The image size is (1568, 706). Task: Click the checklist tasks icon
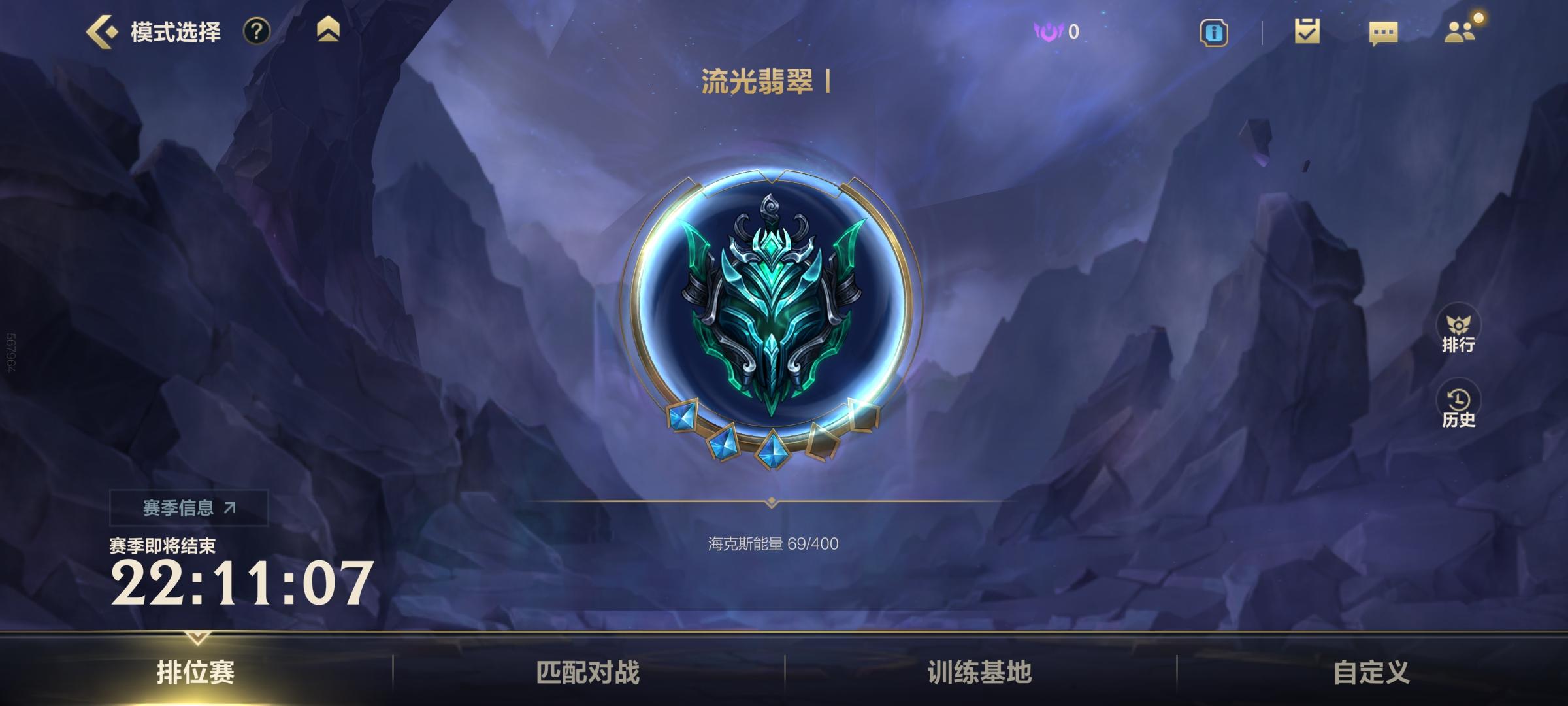click(1307, 31)
